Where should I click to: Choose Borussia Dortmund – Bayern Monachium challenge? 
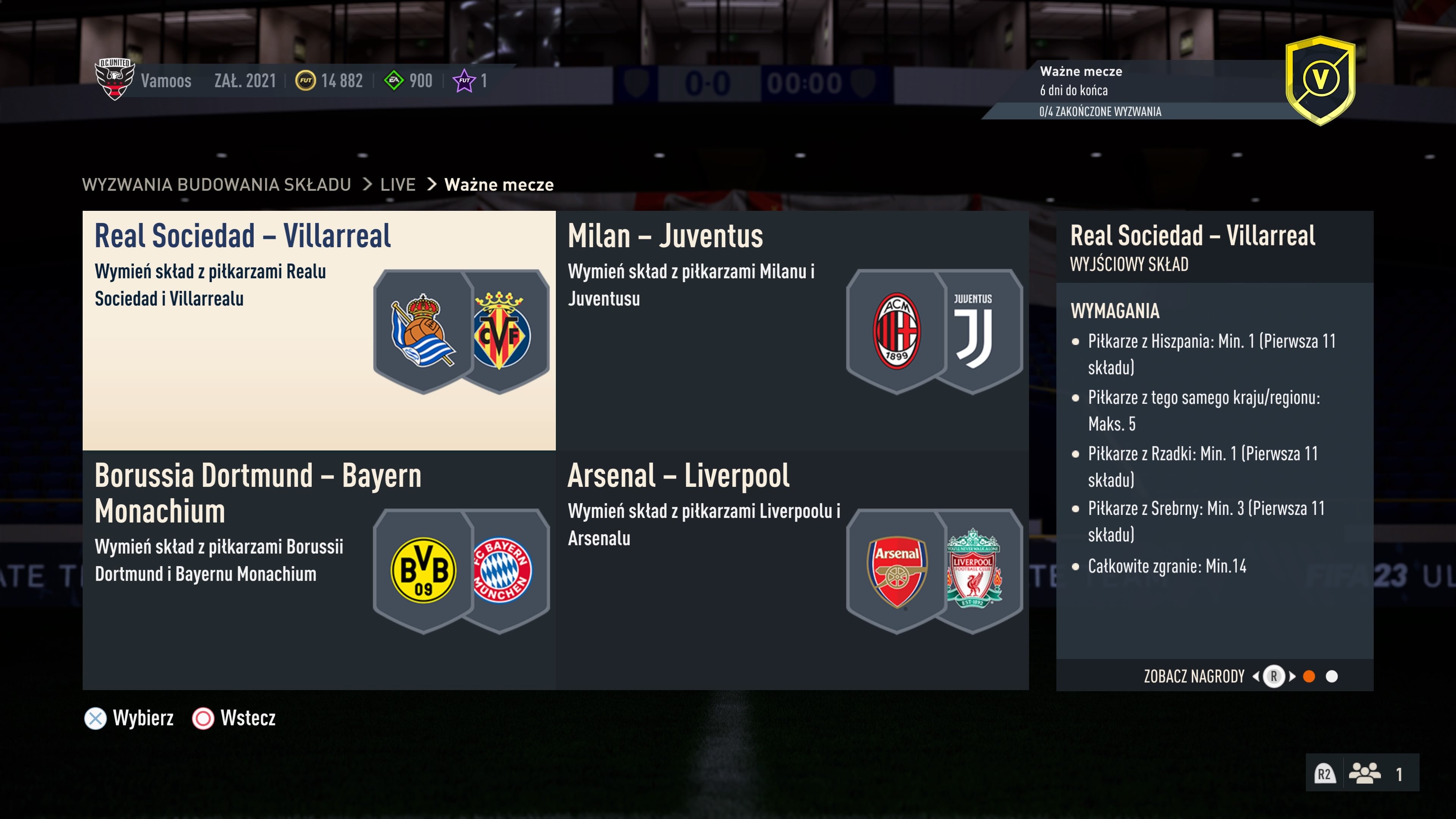(x=319, y=570)
